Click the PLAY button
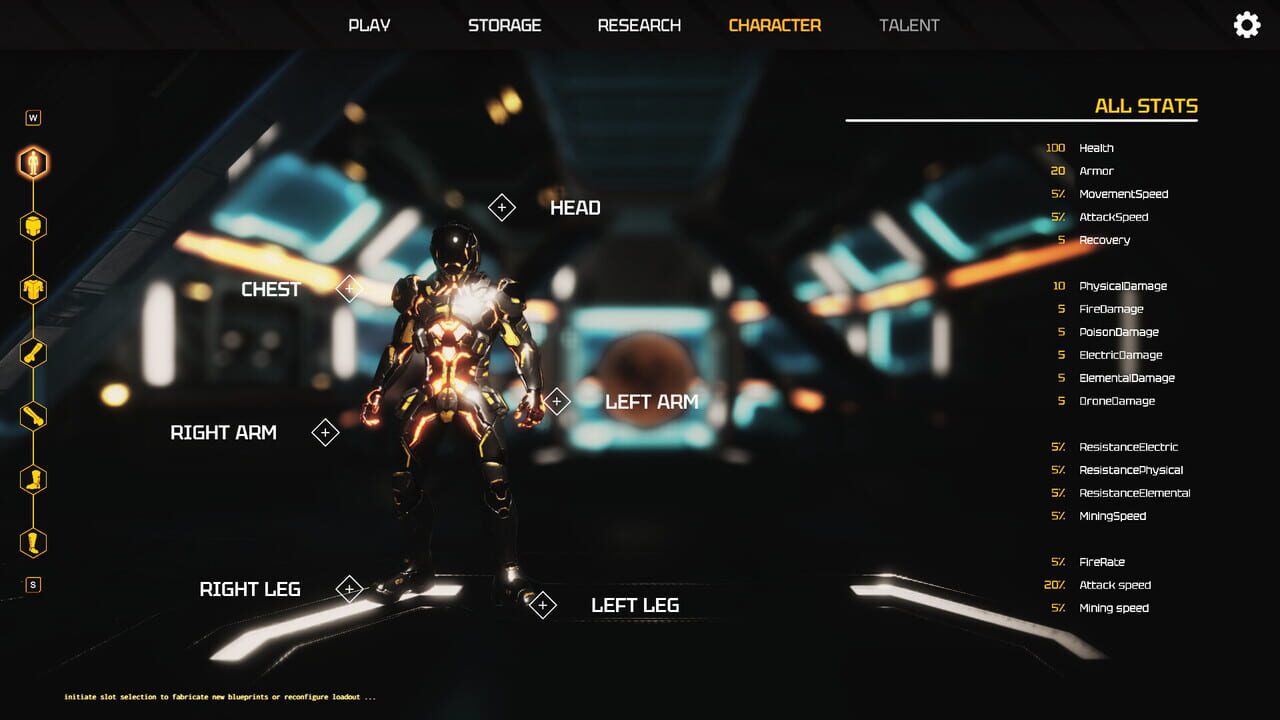 368,25
